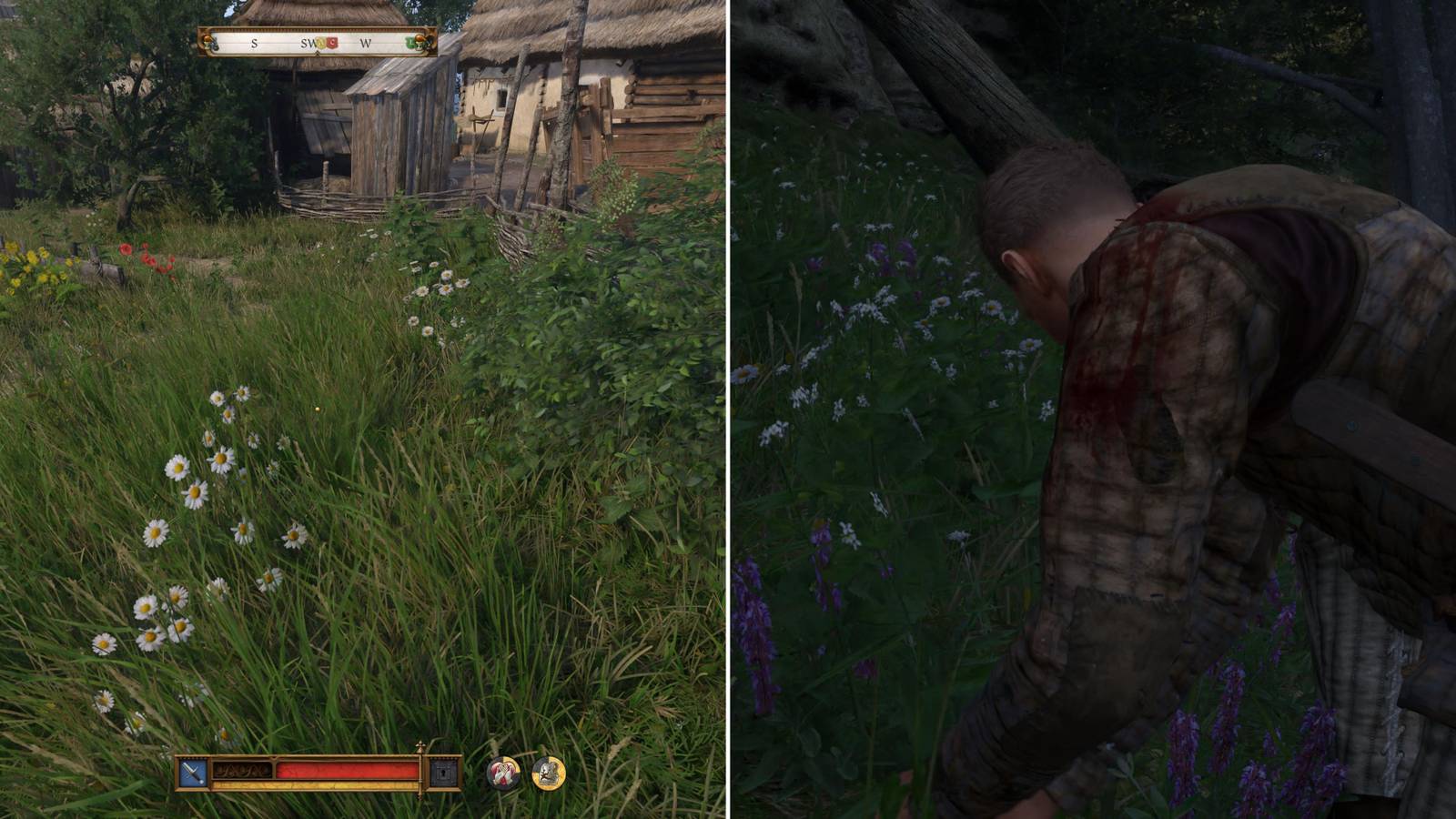
Task: Select the sword icon on the health bar
Action: click(x=191, y=771)
